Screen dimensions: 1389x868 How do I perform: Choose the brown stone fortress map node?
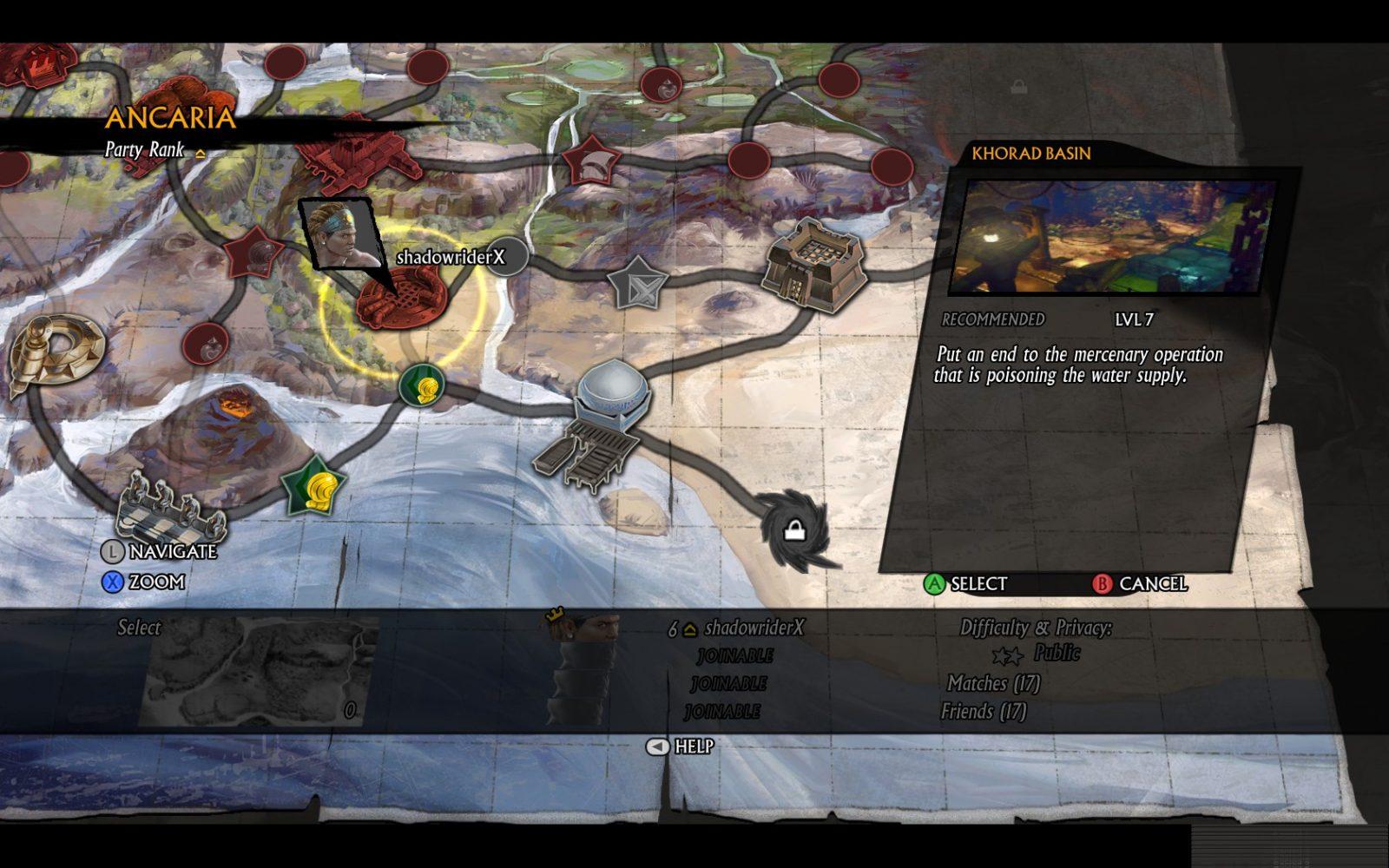(x=813, y=264)
